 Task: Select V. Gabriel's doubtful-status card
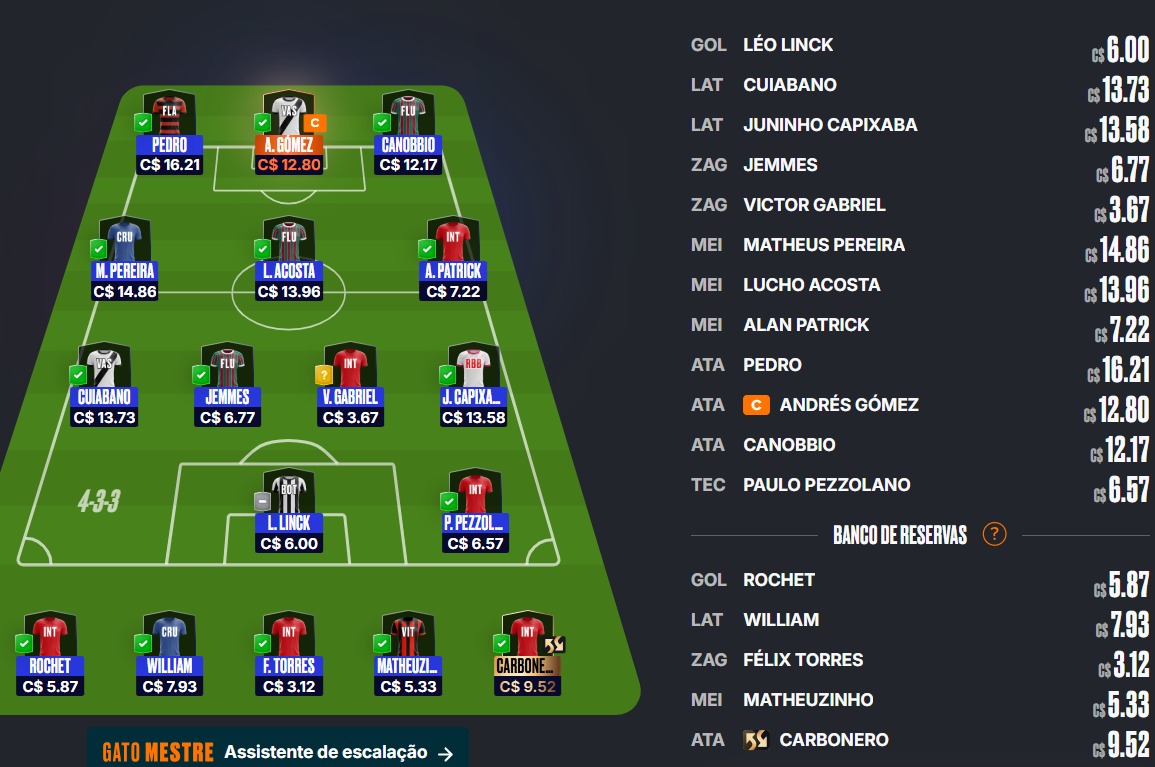(350, 386)
